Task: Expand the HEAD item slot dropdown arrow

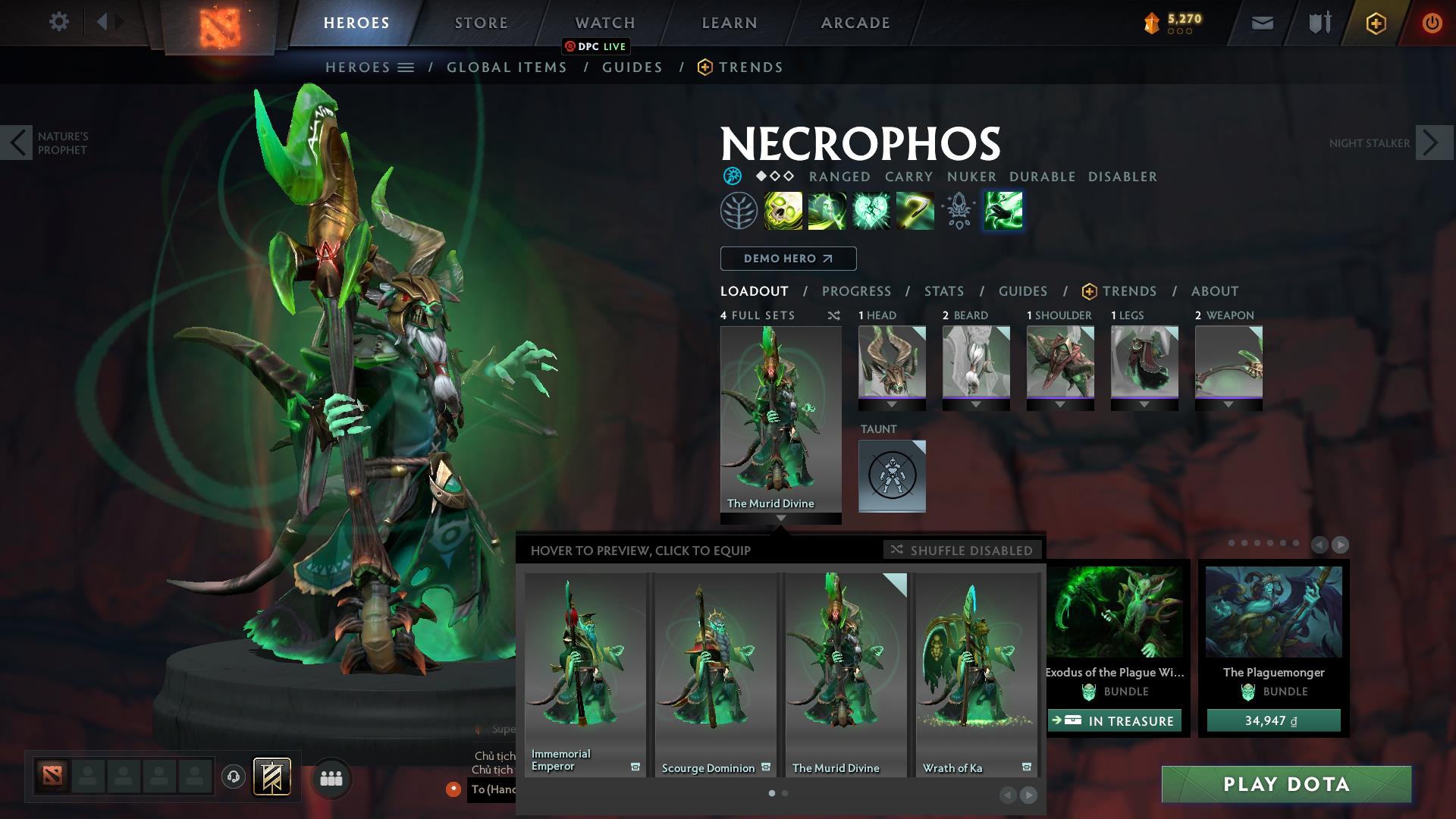Action: [891, 404]
